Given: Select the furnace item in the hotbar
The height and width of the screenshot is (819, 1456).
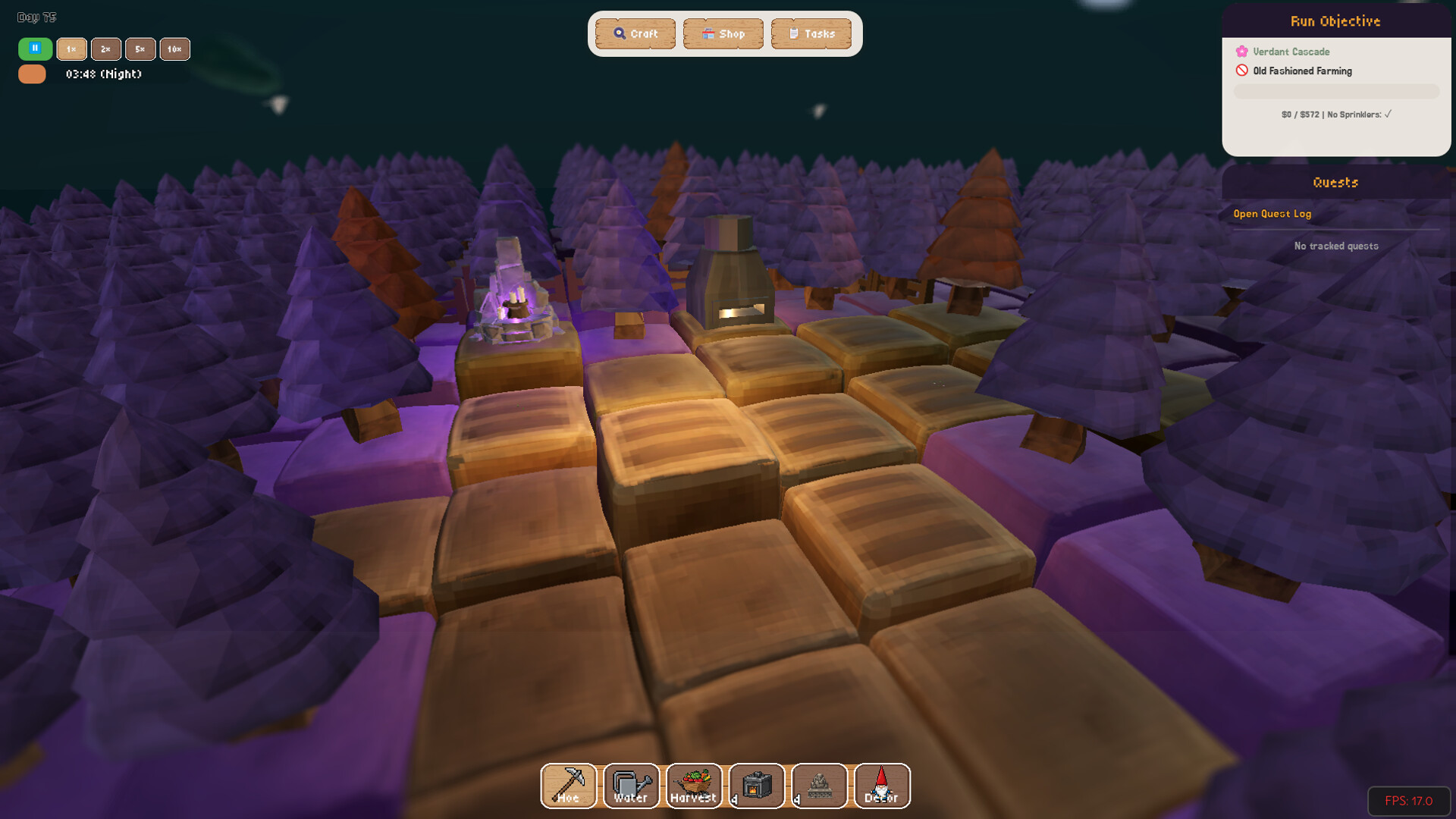Looking at the screenshot, I should [x=756, y=786].
